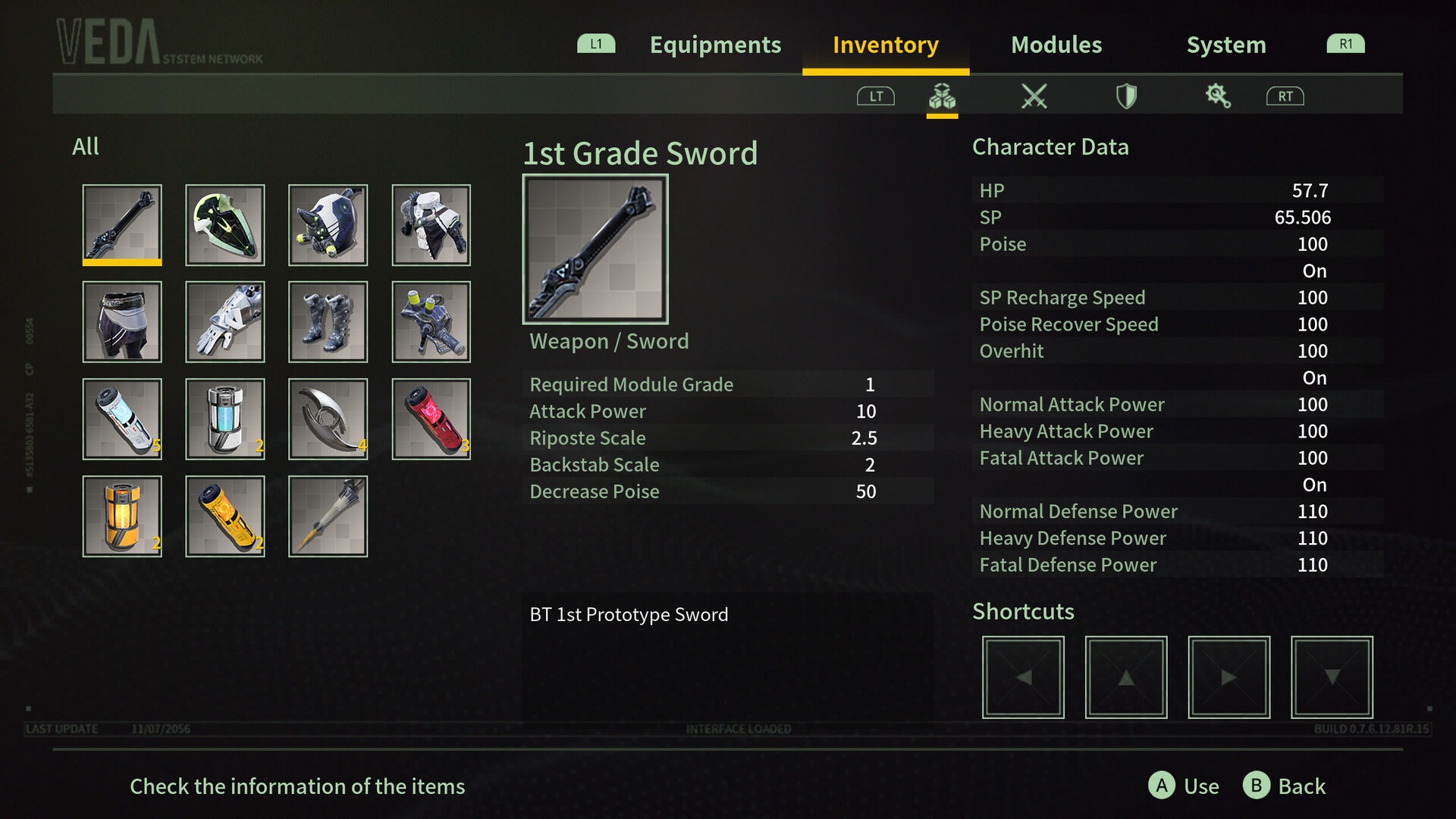The image size is (1456, 819).
Task: Select the white gauntlet glove item
Action: pyautogui.click(x=225, y=322)
